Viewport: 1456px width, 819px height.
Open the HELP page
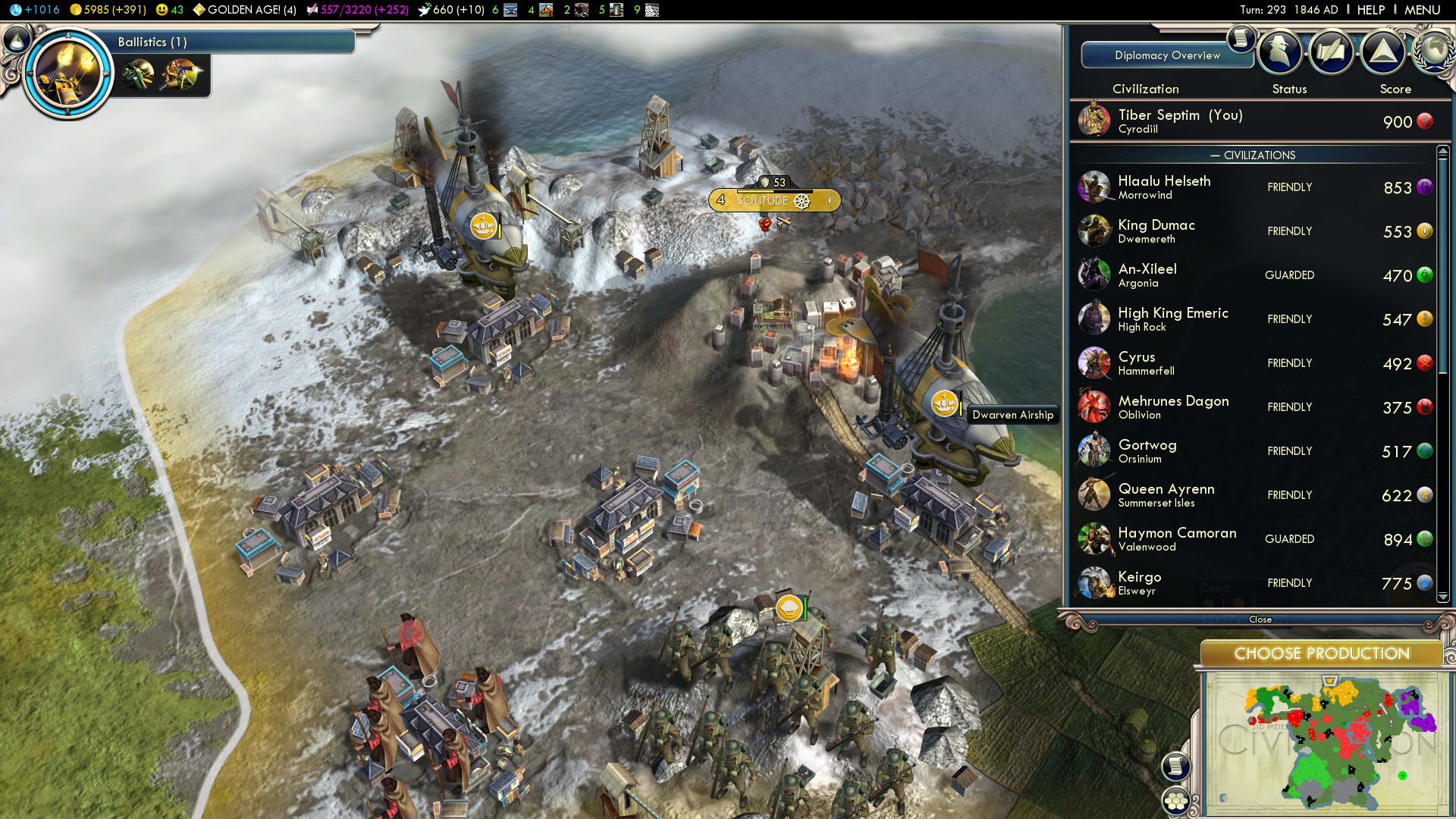tap(1370, 10)
